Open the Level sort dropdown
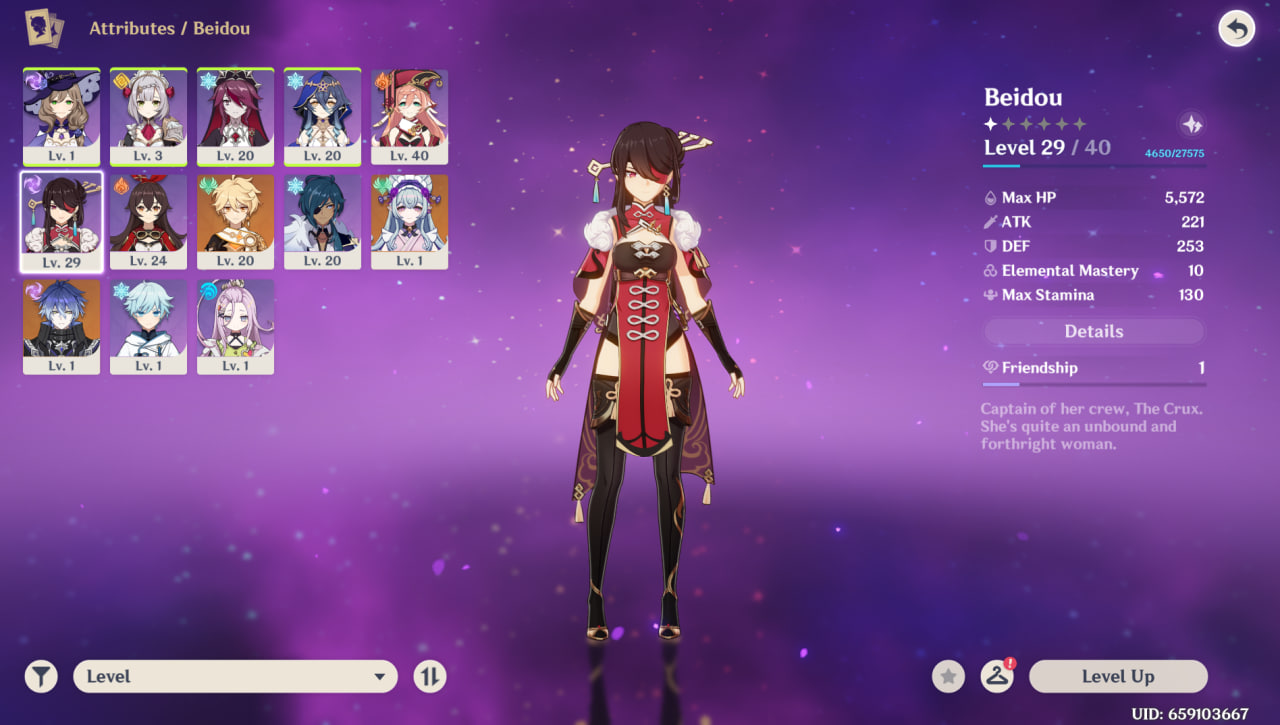This screenshot has height=725, width=1280. [235, 677]
